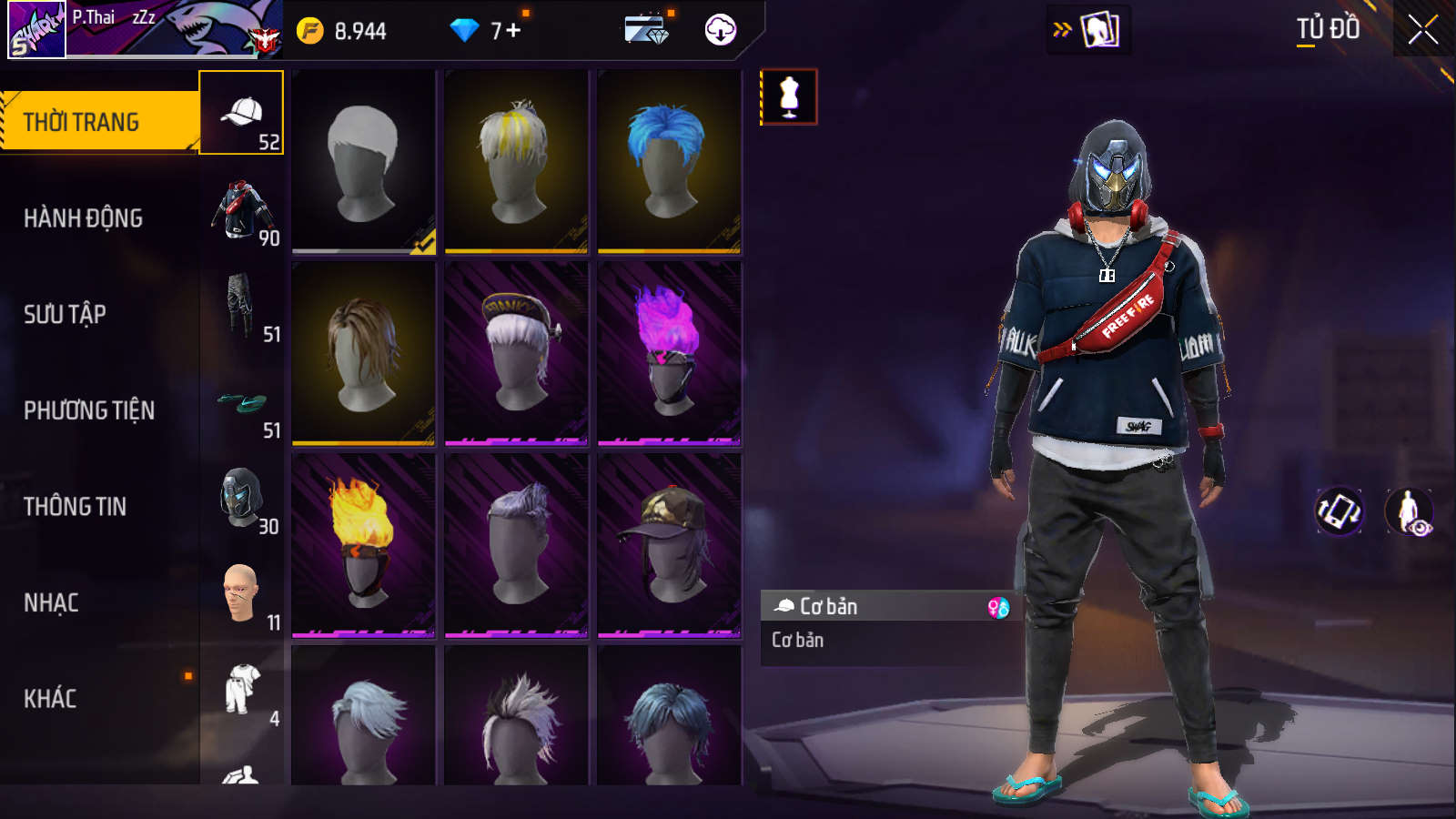Viewport: 1456px width, 819px height.
Task: Equip the blue spiky hair item
Action: [x=669, y=161]
